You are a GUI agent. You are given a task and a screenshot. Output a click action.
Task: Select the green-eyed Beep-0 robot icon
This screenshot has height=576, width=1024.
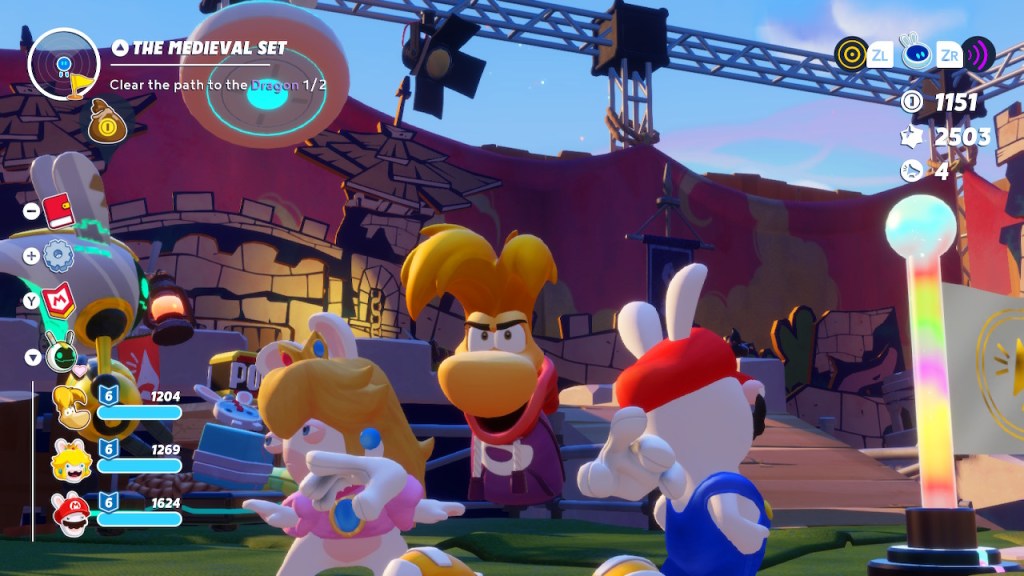point(60,352)
